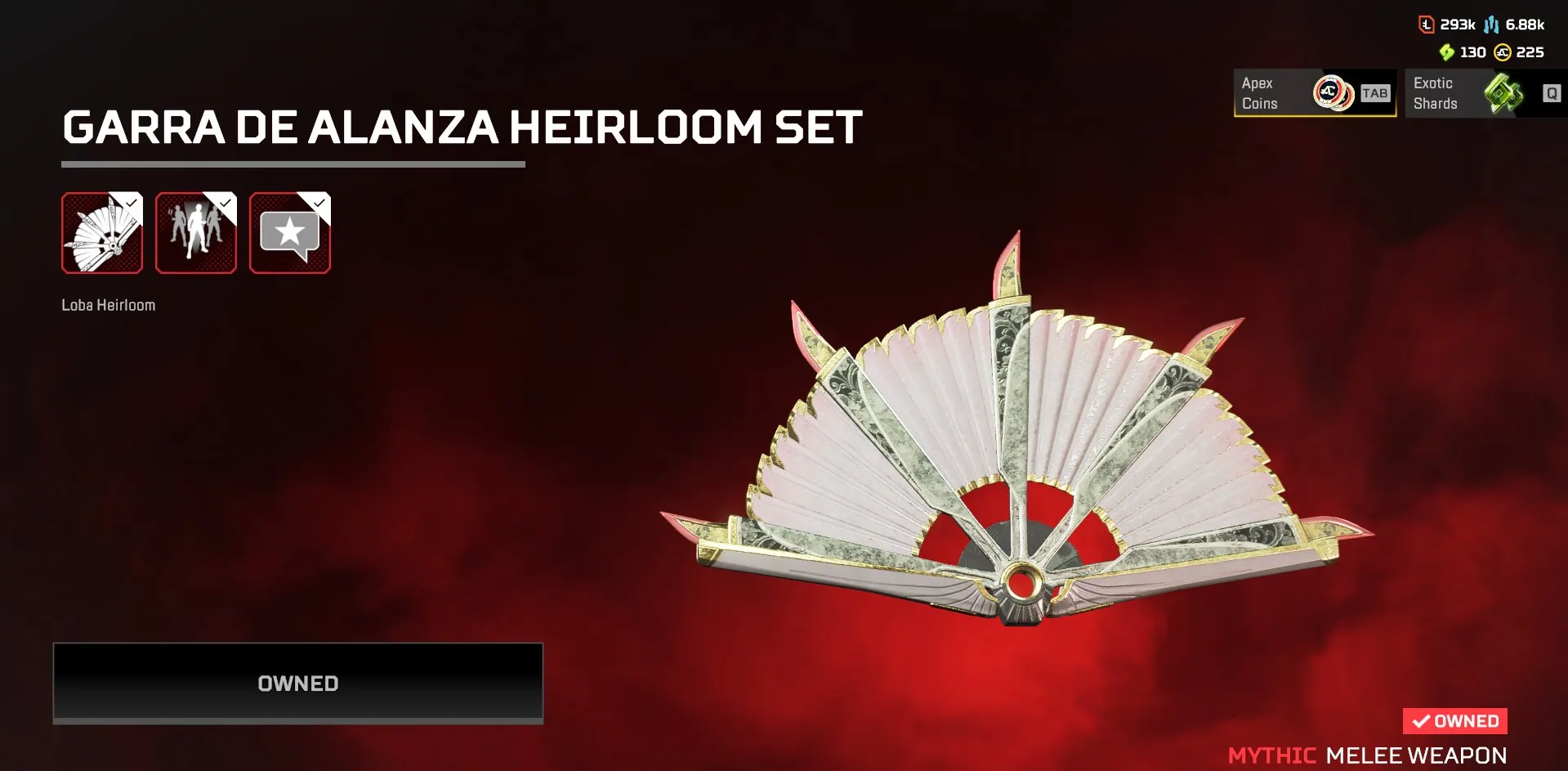
Task: Click the Apex Coins circle icon beside 225
Action: (x=1504, y=52)
